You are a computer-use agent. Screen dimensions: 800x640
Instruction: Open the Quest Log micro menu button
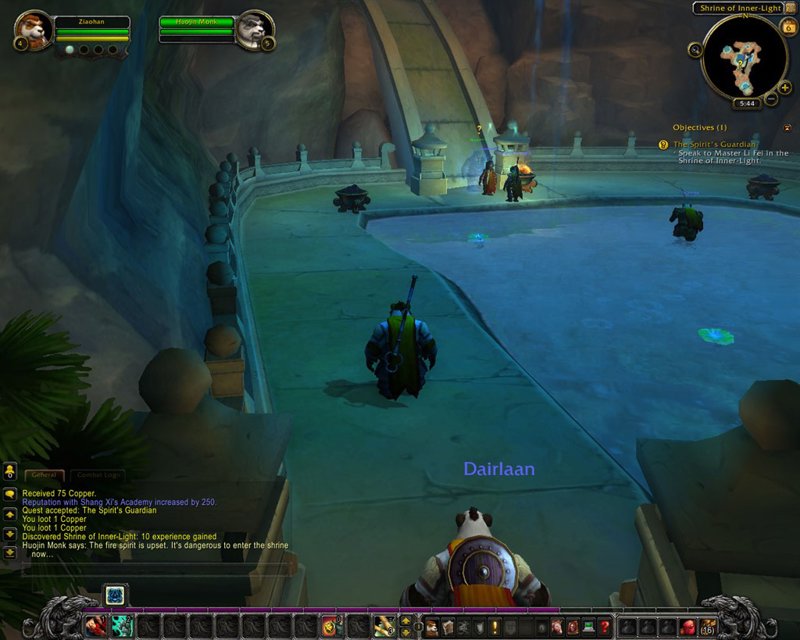coord(493,627)
